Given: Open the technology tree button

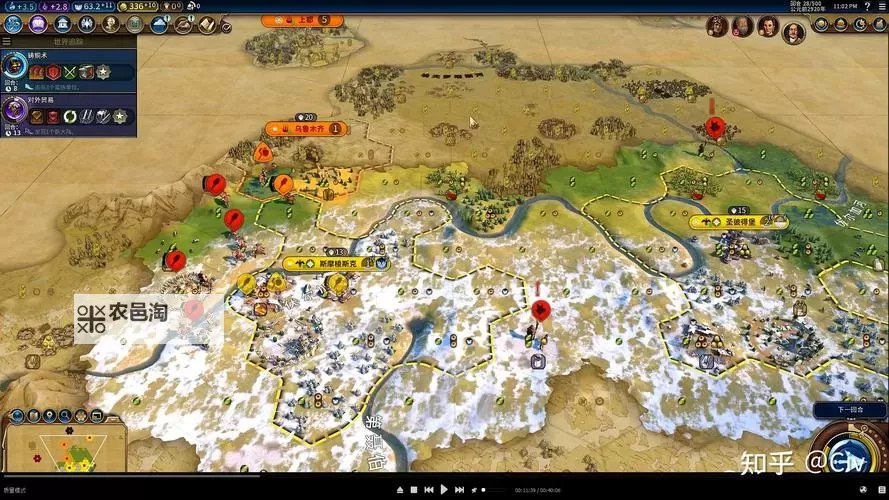Looking at the screenshot, I should (12, 24).
